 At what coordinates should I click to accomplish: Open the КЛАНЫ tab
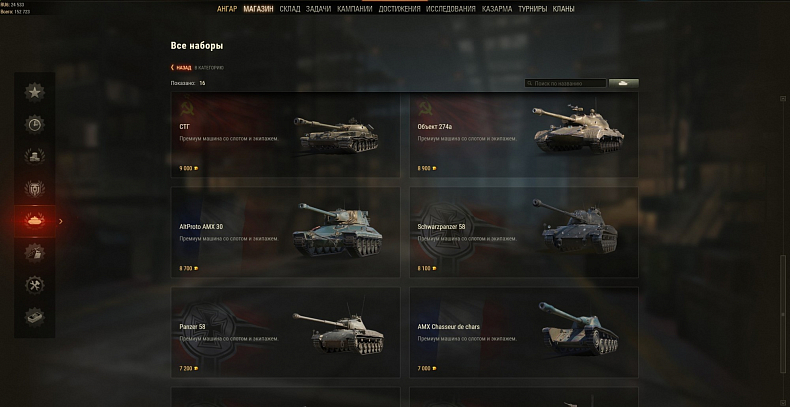pos(563,8)
